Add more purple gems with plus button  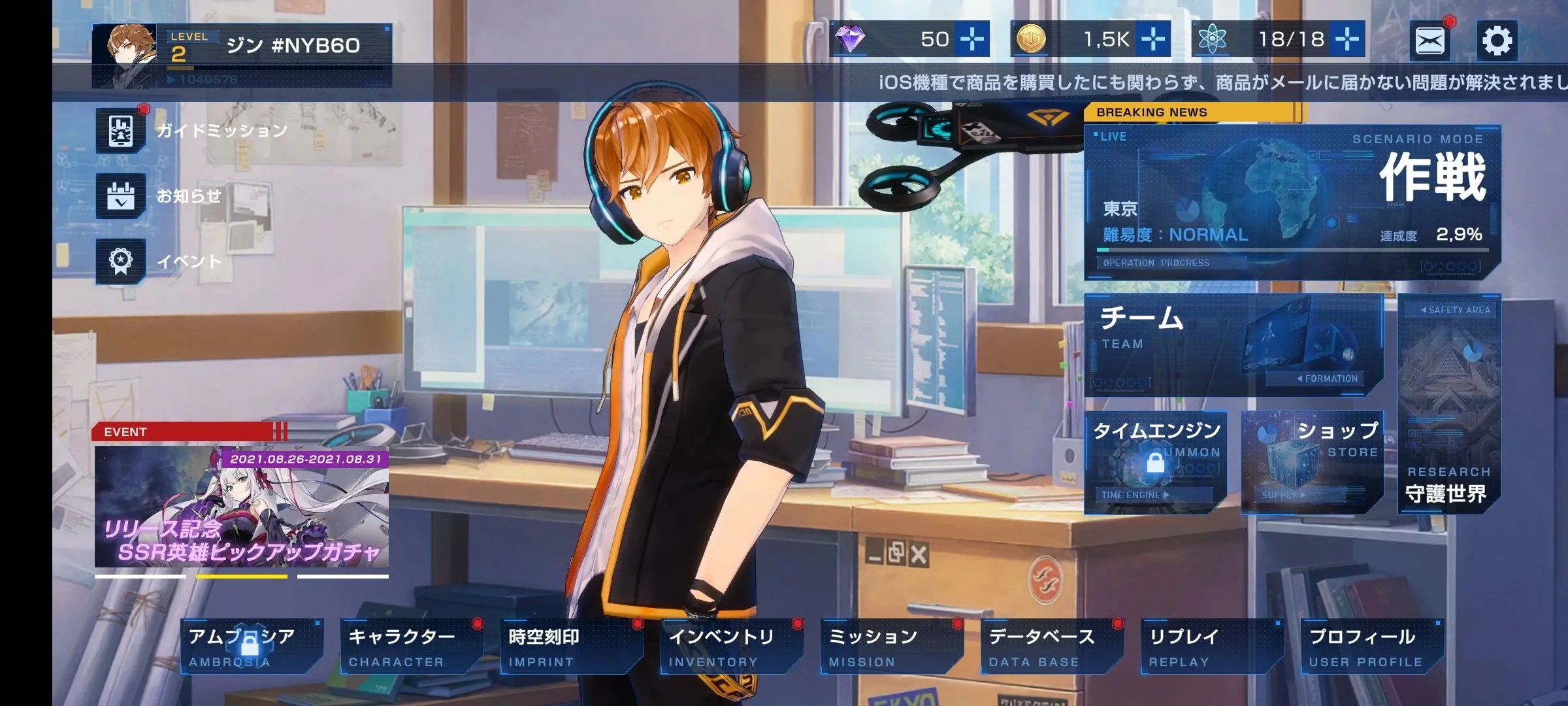972,39
